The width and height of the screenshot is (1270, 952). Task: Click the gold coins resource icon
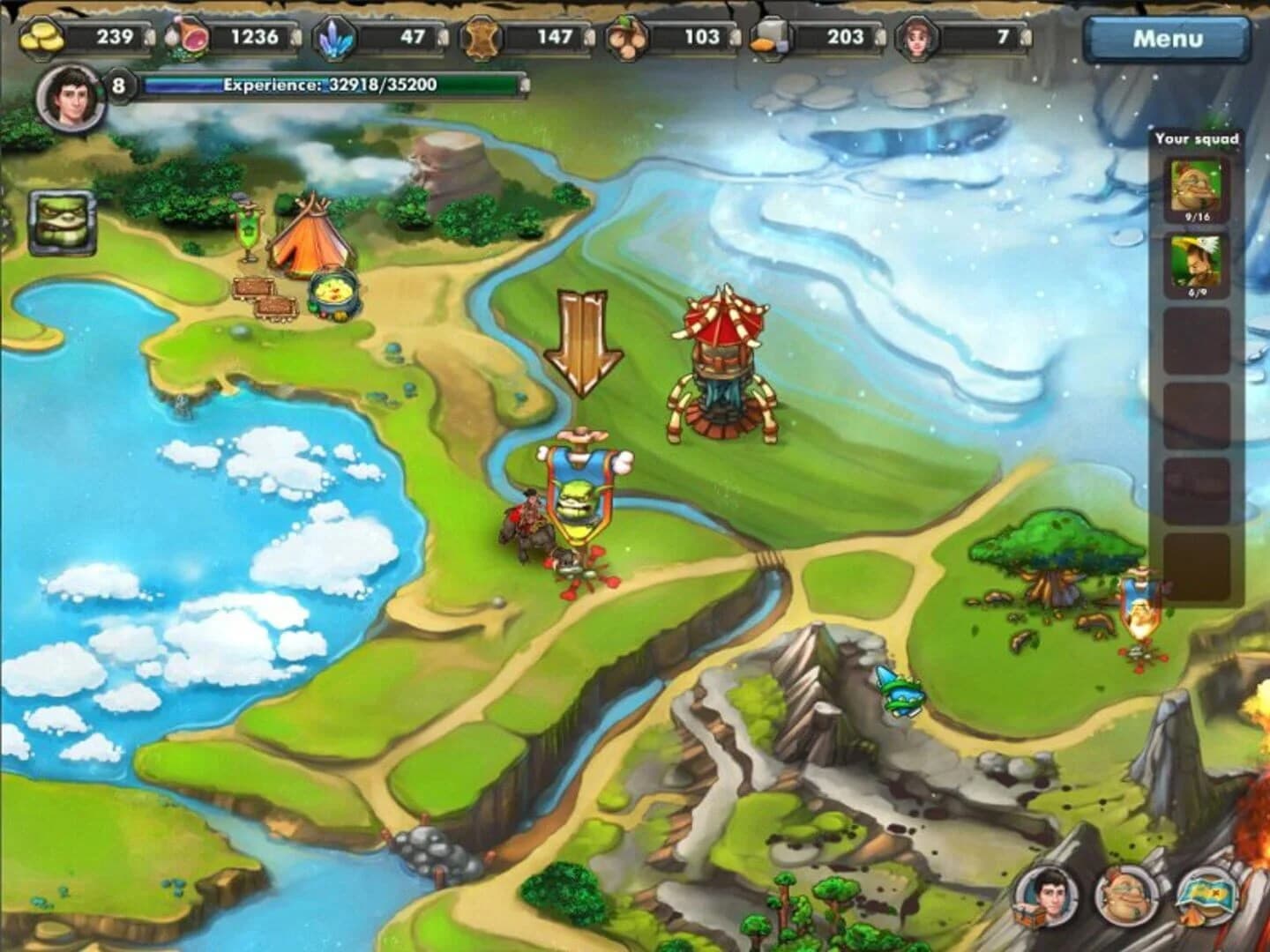tap(41, 37)
